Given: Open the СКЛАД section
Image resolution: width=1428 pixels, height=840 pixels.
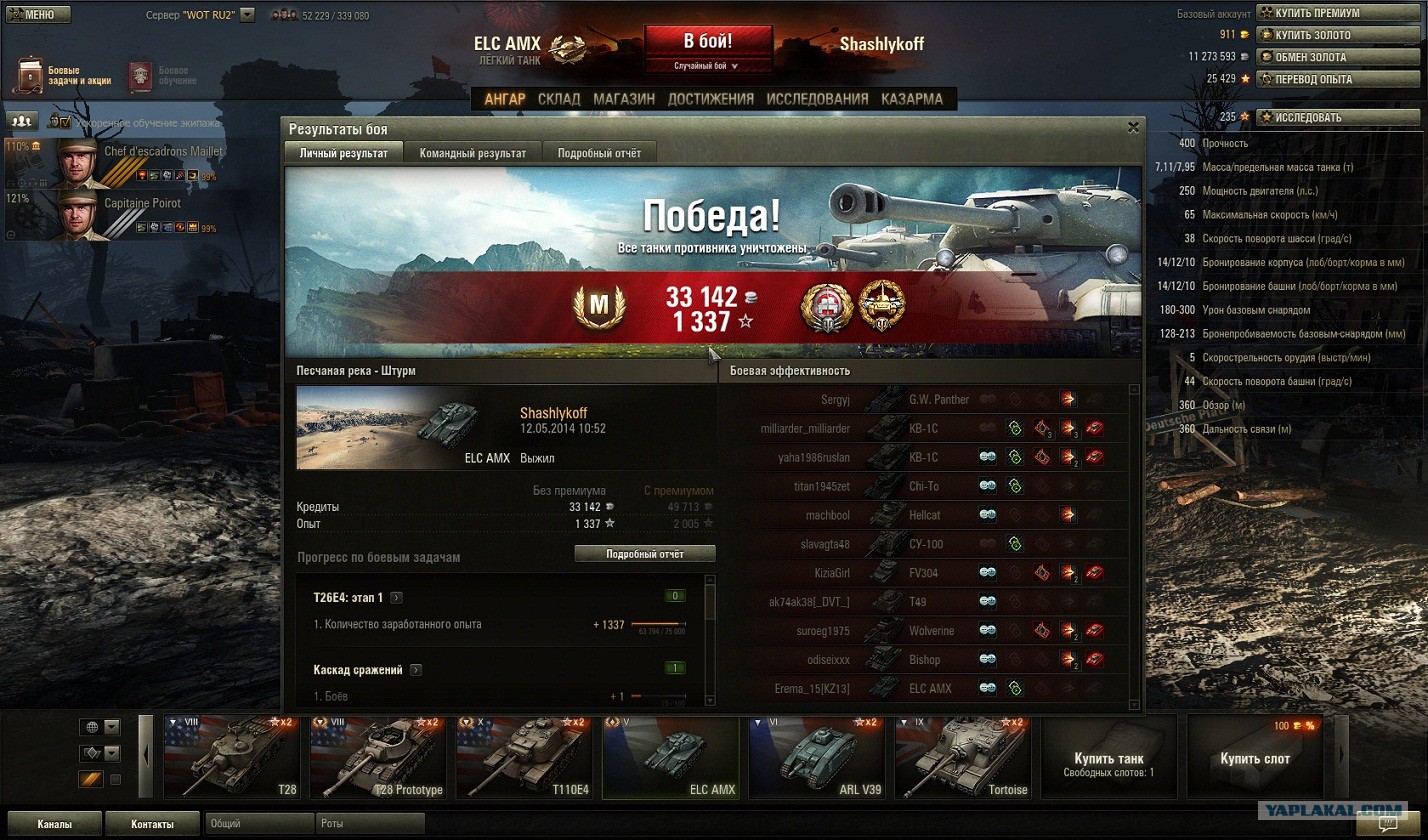Looking at the screenshot, I should pyautogui.click(x=559, y=99).
